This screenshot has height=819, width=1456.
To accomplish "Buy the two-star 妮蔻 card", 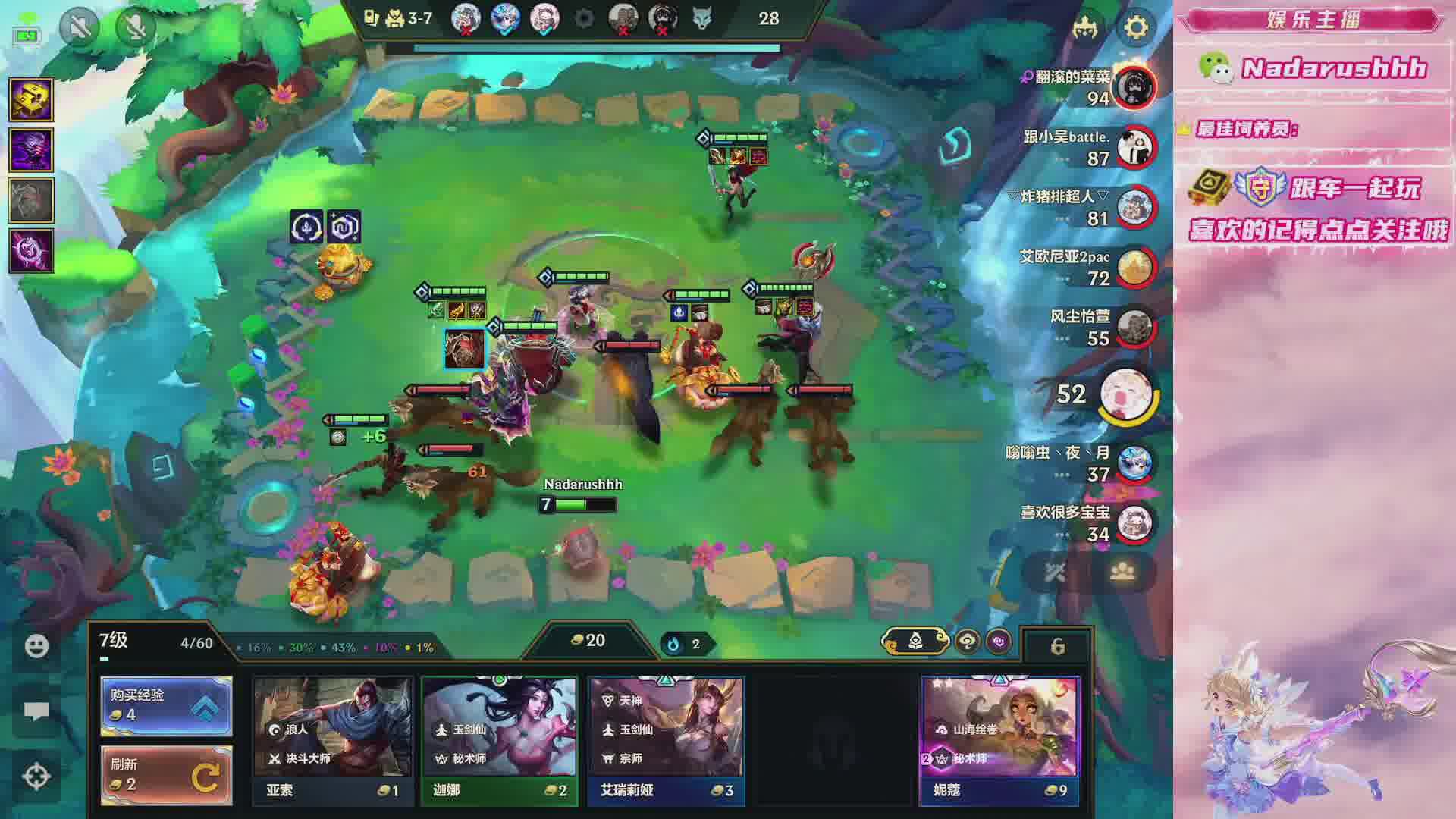I will tap(999, 739).
